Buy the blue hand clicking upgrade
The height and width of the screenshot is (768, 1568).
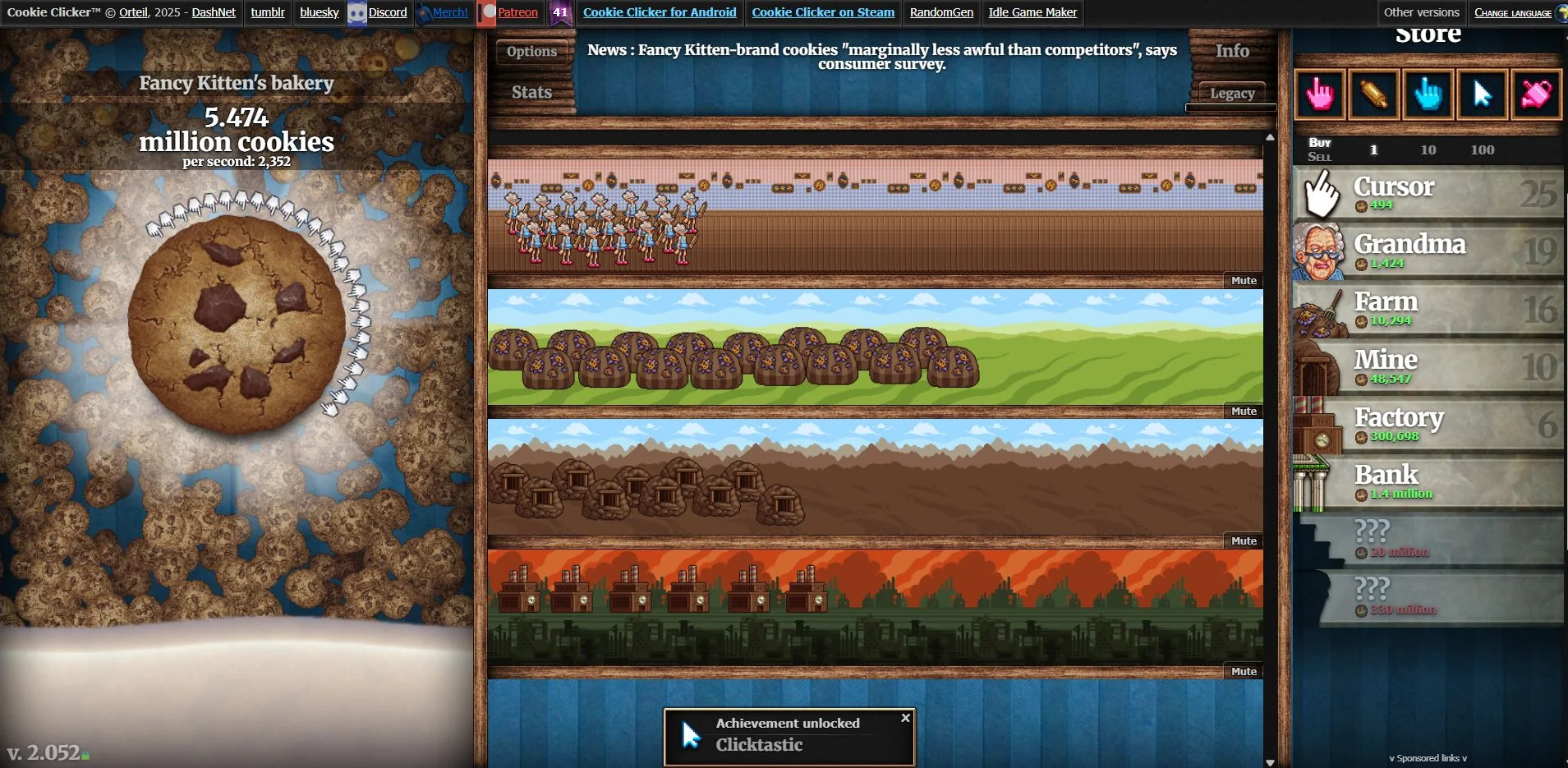[1428, 94]
